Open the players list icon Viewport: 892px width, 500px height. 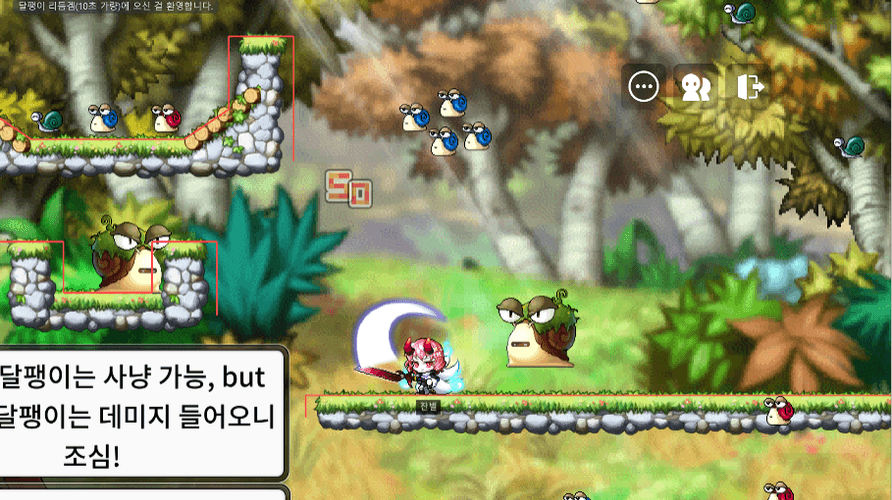(694, 87)
